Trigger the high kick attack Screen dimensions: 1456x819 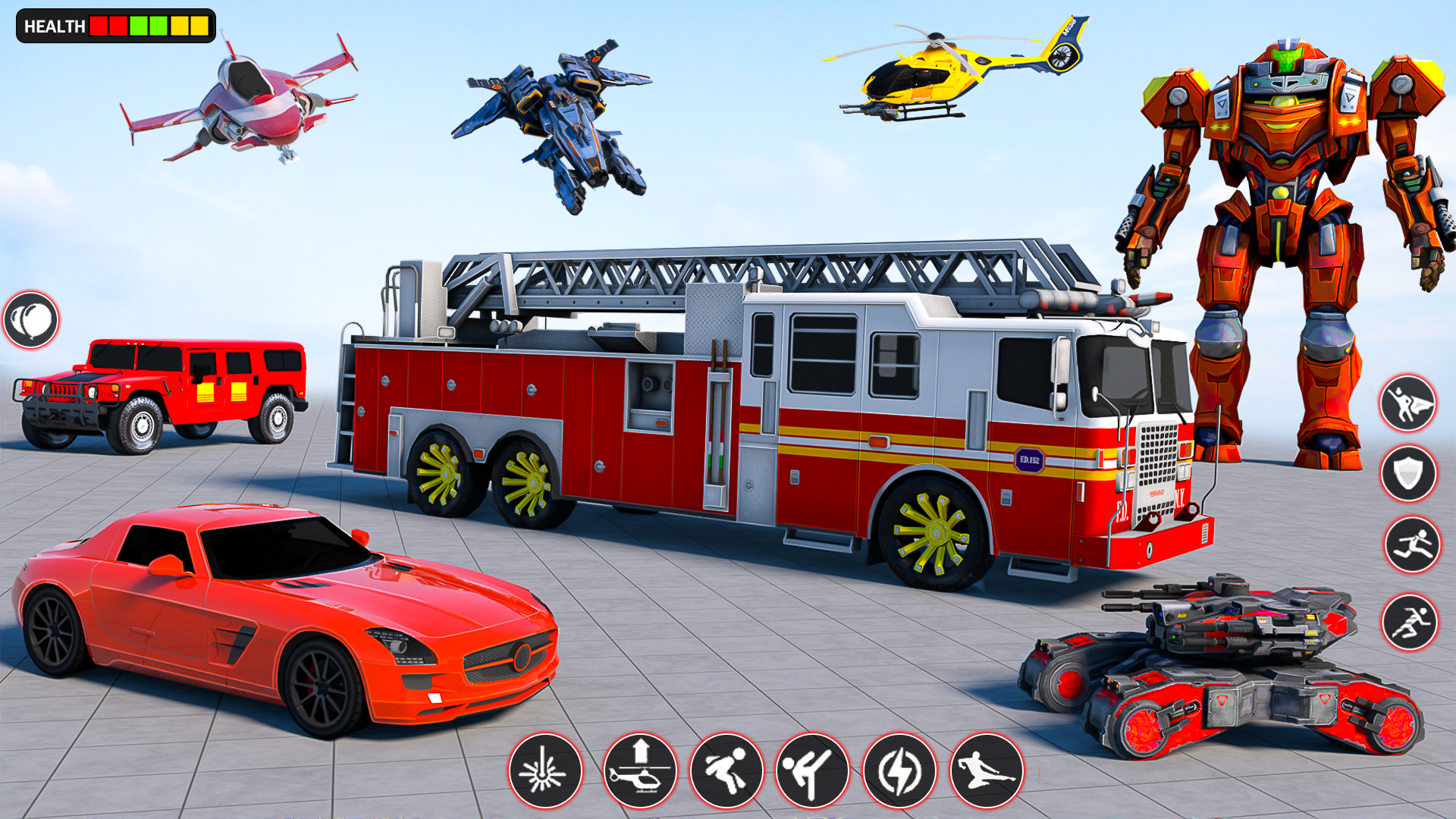(813, 770)
